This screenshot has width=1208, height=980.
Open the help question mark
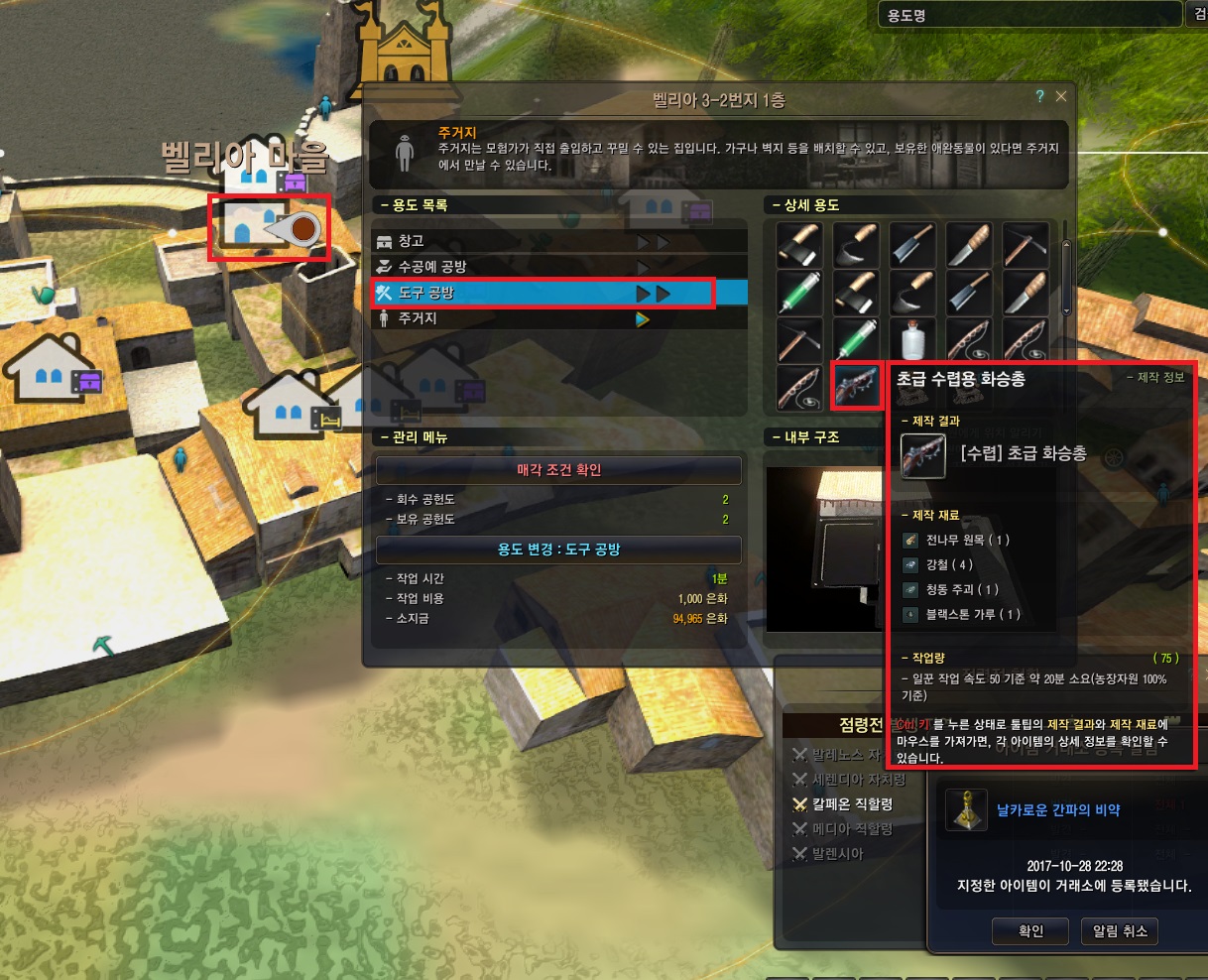1039,96
